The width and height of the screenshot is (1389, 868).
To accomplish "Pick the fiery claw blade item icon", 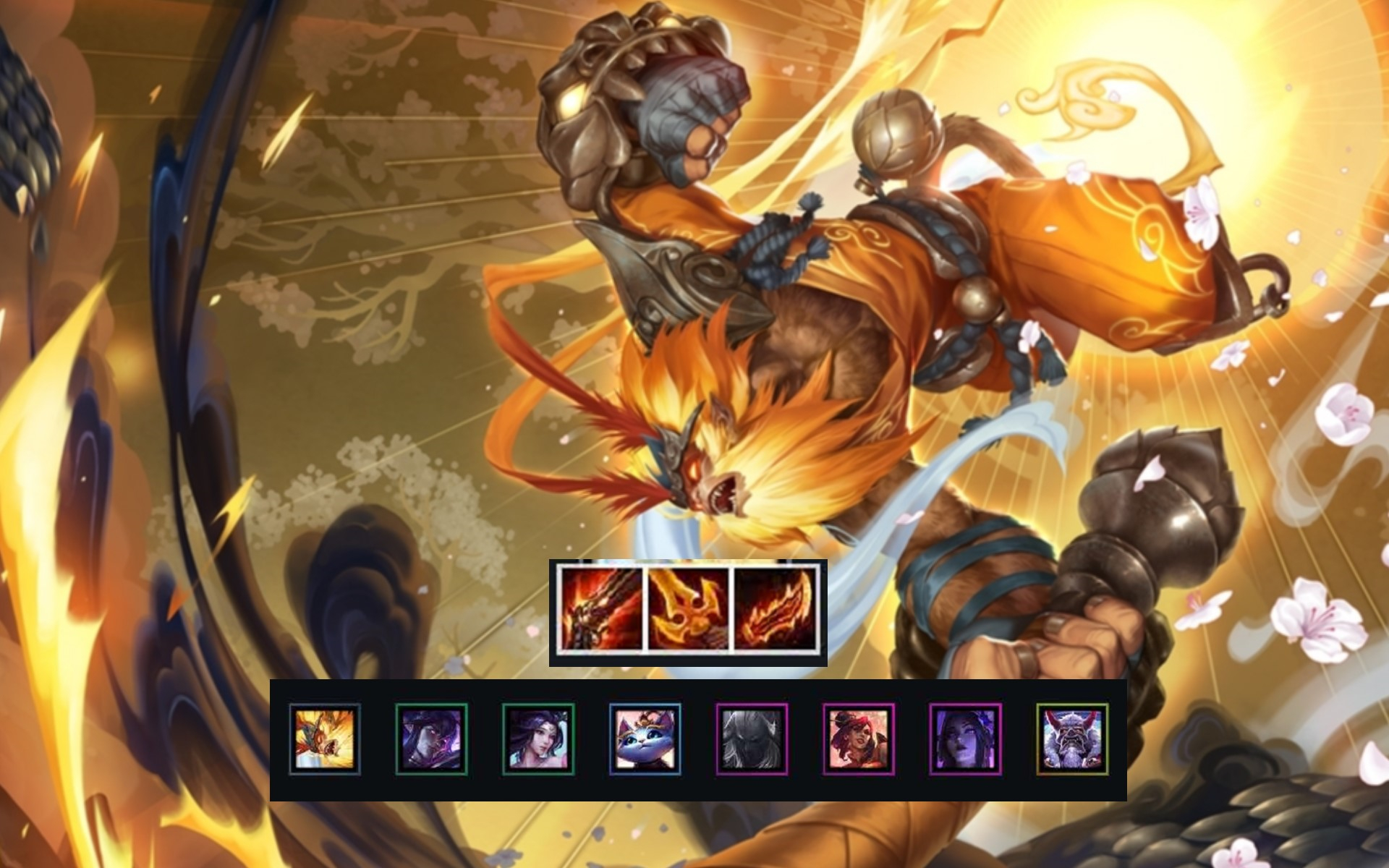I will [x=773, y=608].
